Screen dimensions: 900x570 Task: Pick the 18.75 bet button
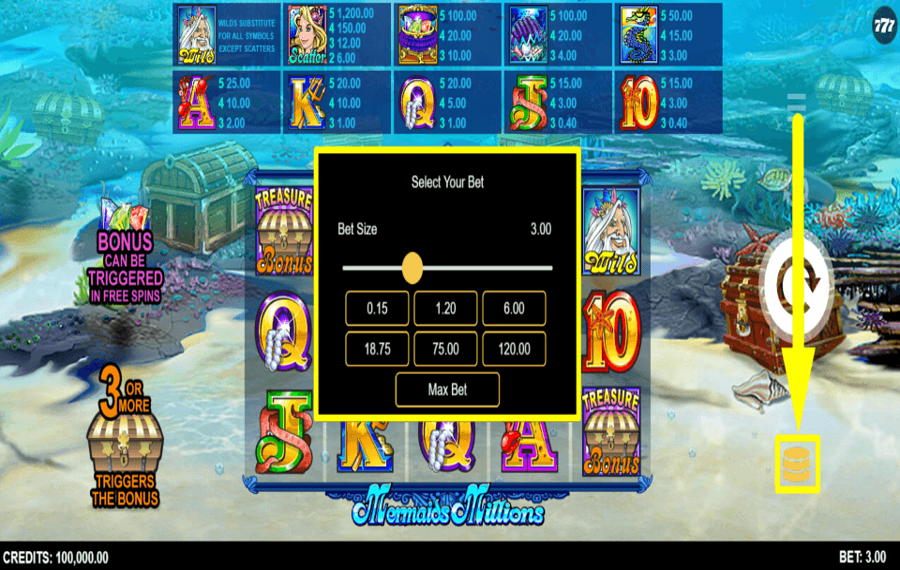point(377,349)
